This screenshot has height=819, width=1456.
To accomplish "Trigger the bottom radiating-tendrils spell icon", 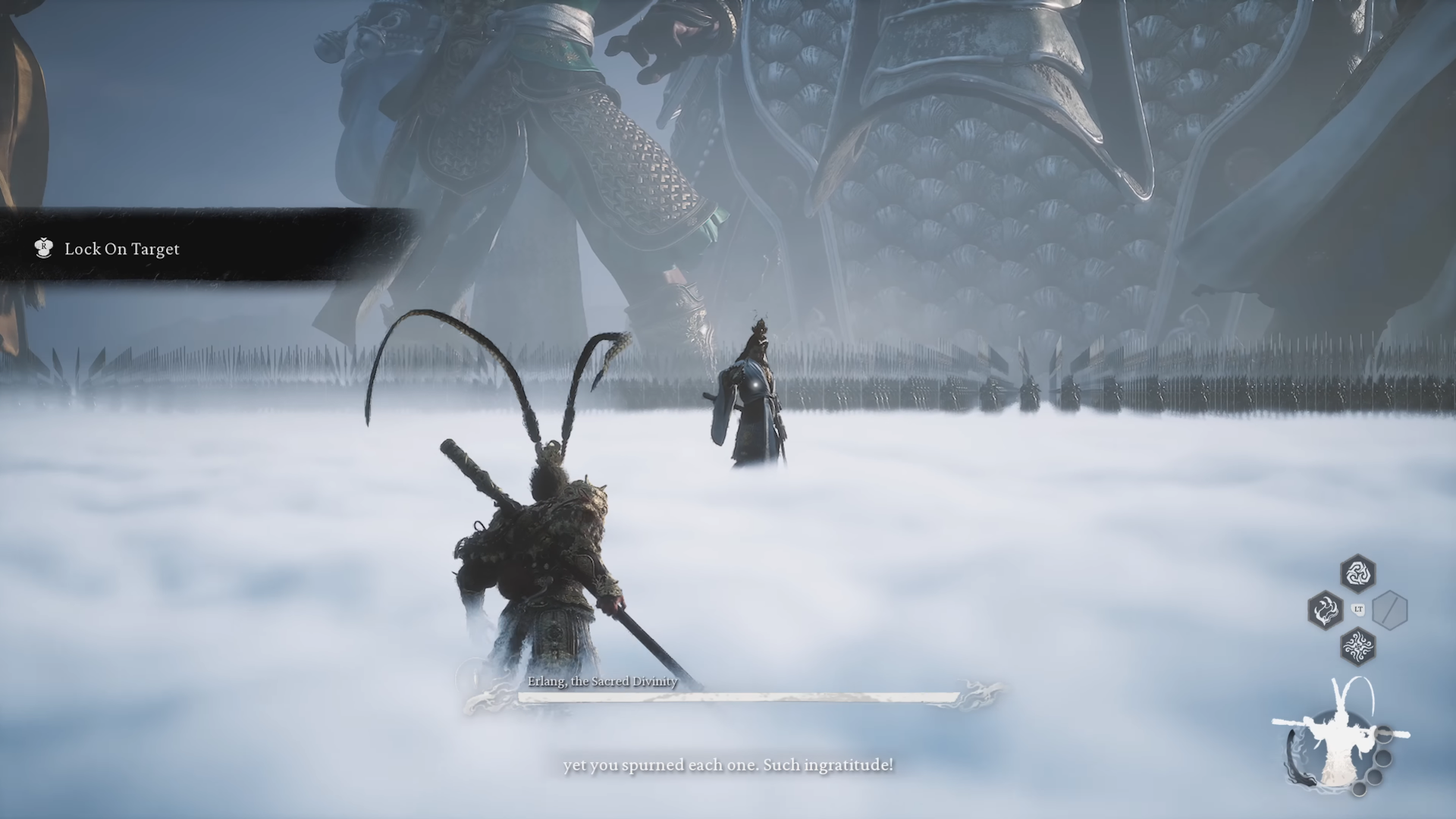I will click(x=1357, y=647).
